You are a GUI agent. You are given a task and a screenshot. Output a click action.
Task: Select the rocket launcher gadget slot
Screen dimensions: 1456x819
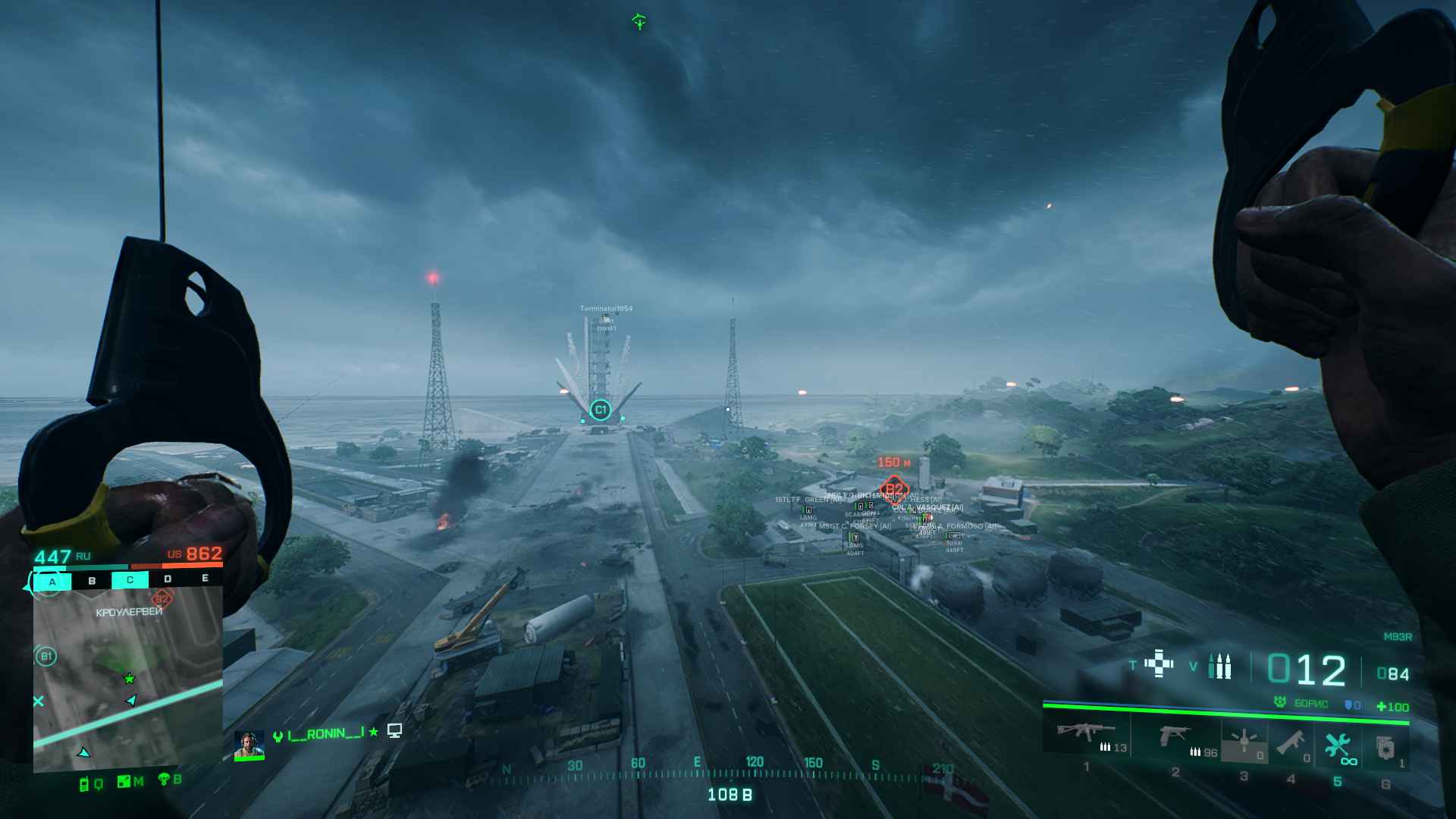point(1289,743)
